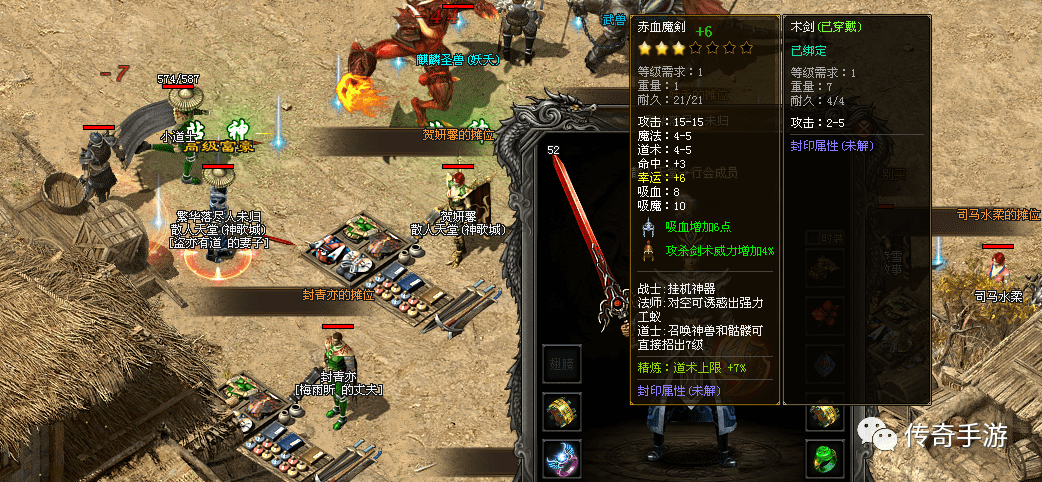The image size is (1042, 482).
Task: Select the green jade ring slot
Action: click(825, 458)
